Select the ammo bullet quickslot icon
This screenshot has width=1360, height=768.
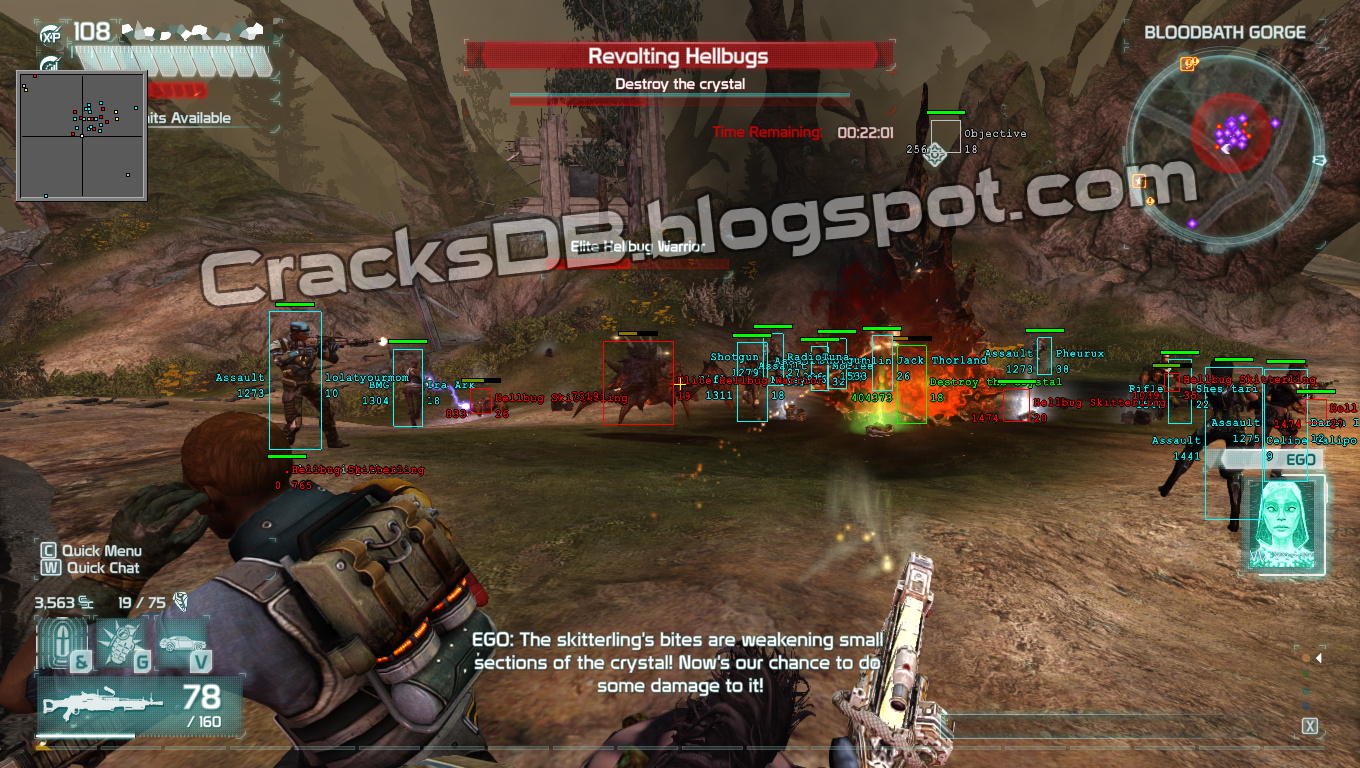pyautogui.click(x=63, y=642)
